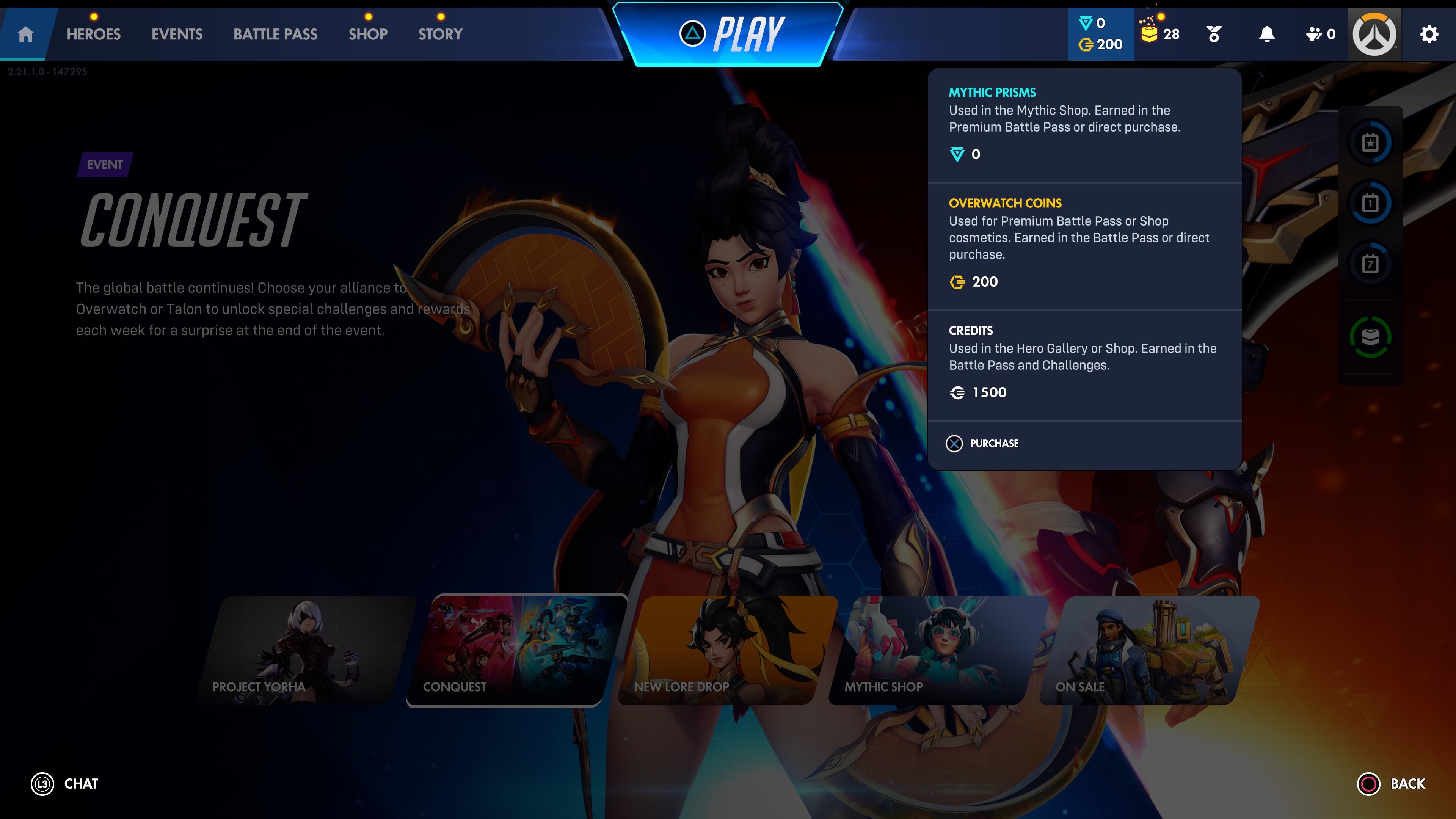Visit the Shop tab
This screenshot has width=1456, height=819.
(x=368, y=35)
